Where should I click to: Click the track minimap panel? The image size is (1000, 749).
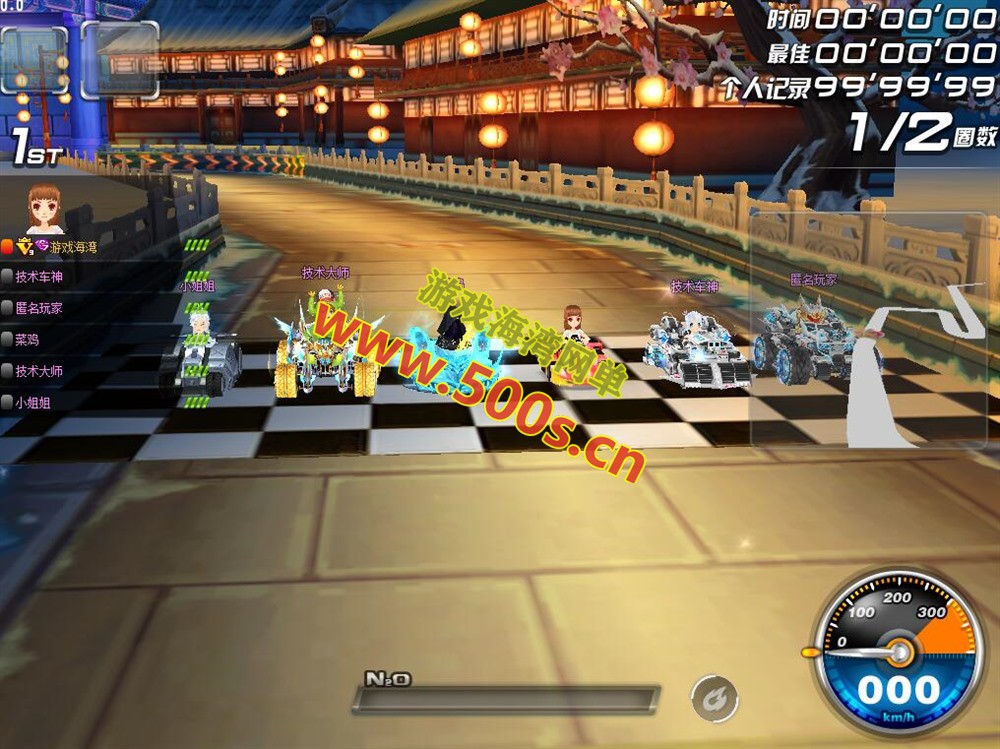874,328
